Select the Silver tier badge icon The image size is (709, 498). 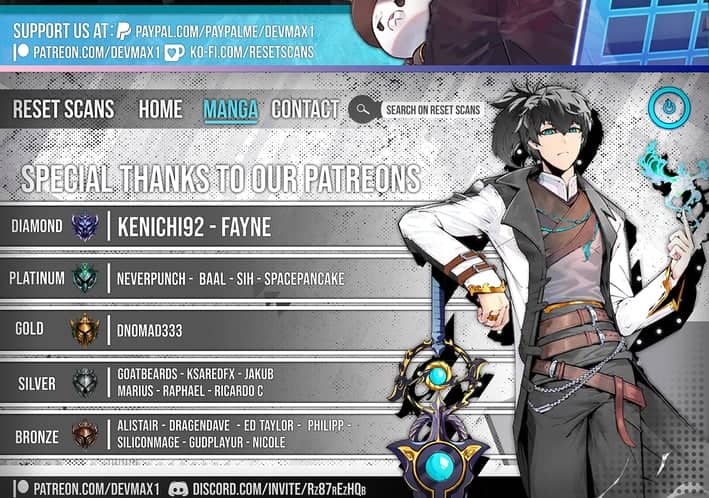tap(85, 382)
